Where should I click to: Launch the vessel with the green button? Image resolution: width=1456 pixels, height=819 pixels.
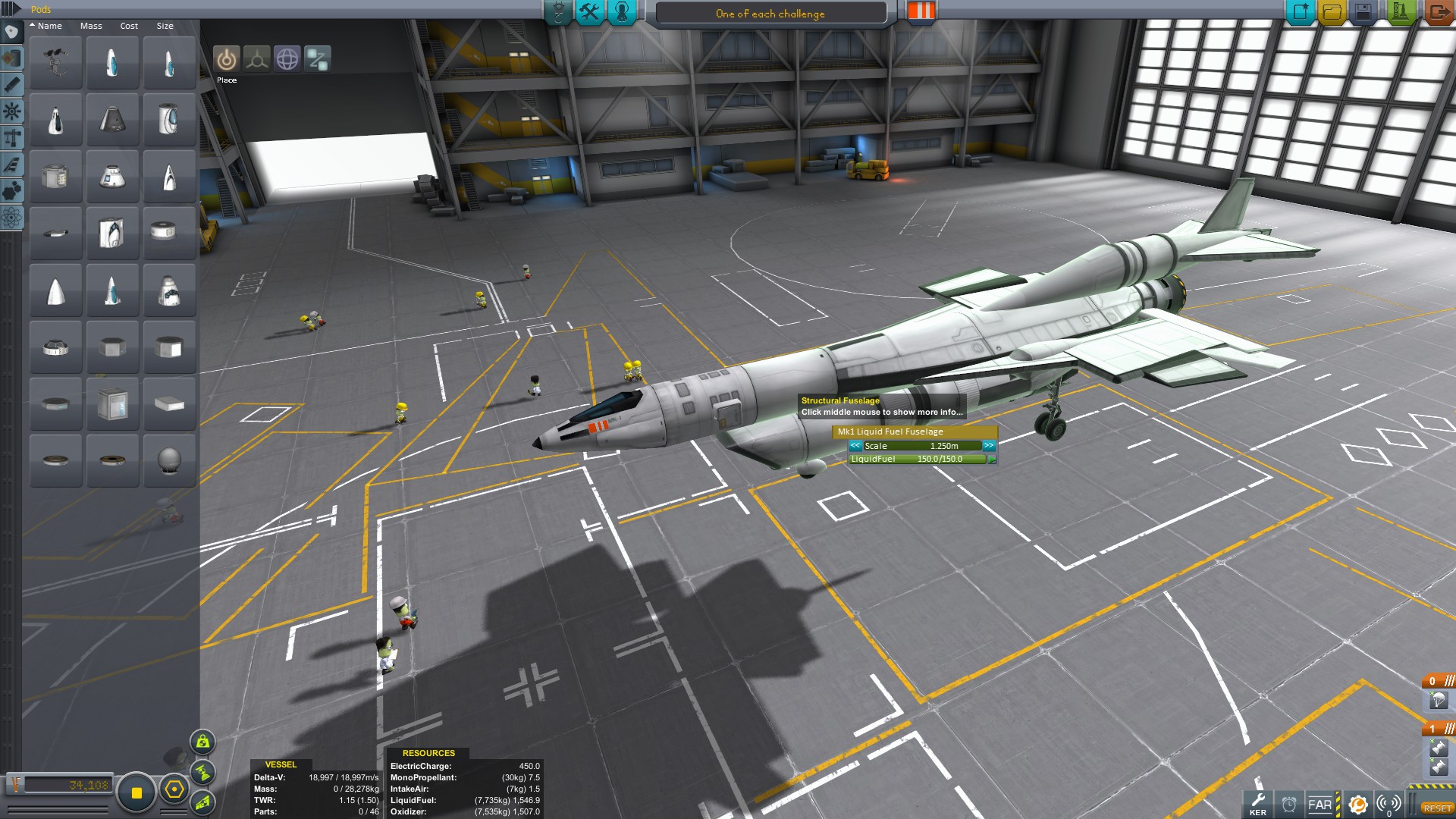tap(1400, 12)
